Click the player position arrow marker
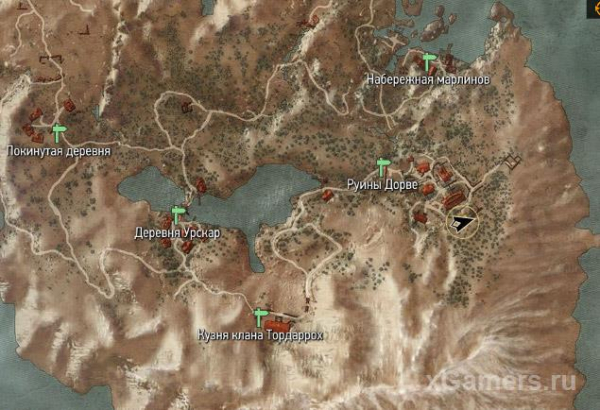The height and width of the screenshot is (410, 600). click(463, 222)
